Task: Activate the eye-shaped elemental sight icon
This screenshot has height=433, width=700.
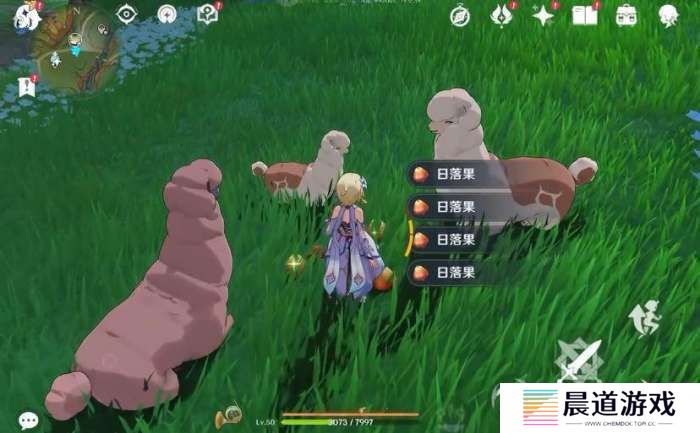Action: (x=127, y=14)
